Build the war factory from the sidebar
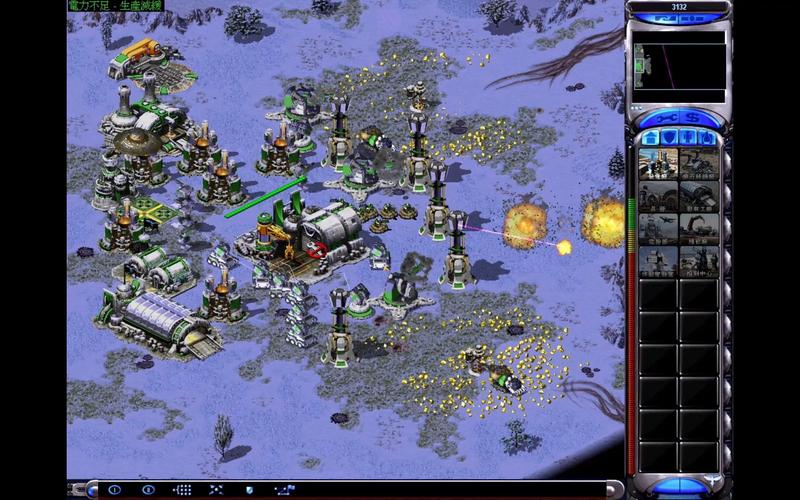 (x=698, y=196)
